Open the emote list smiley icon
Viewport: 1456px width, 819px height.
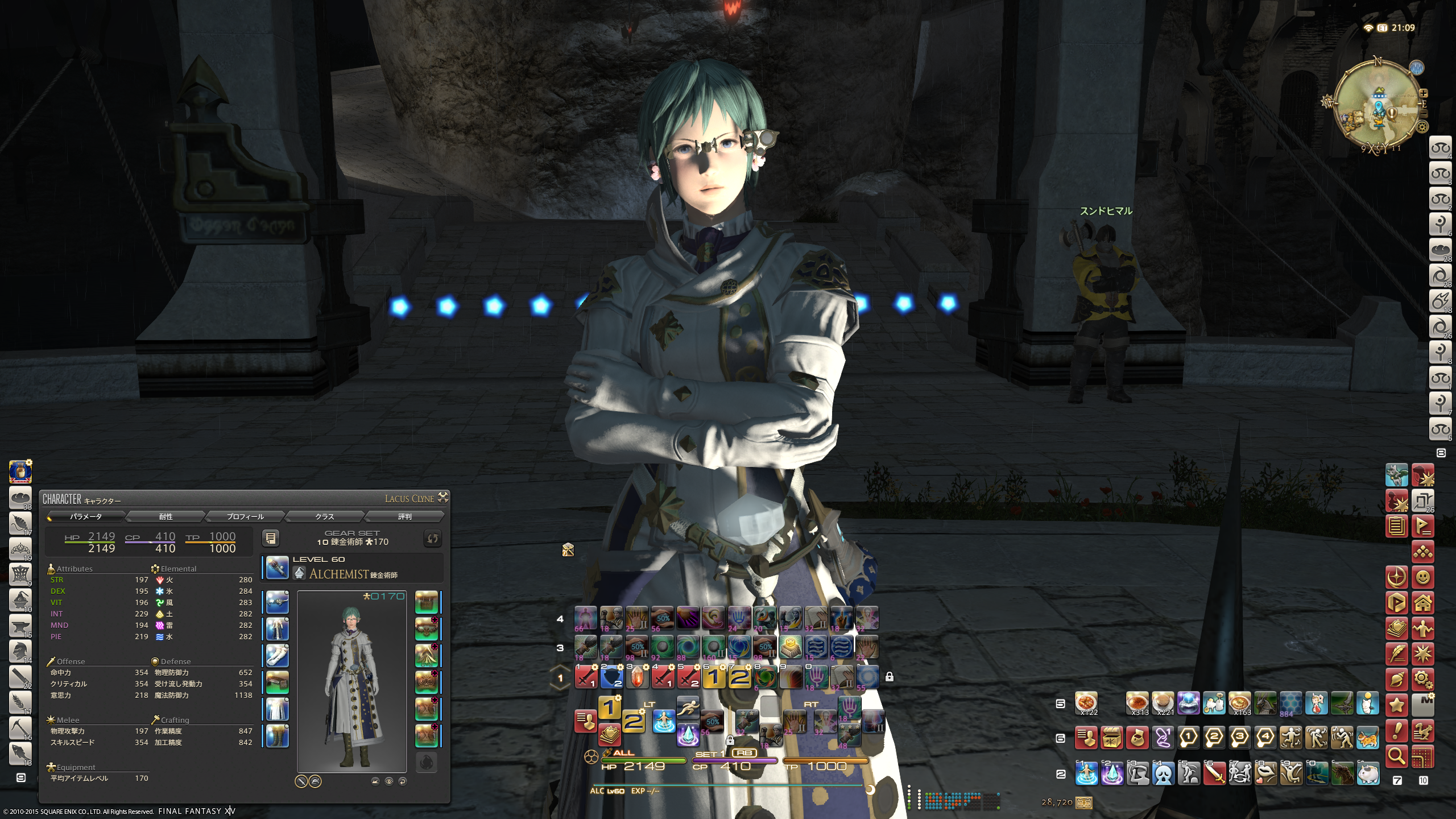(x=1422, y=577)
